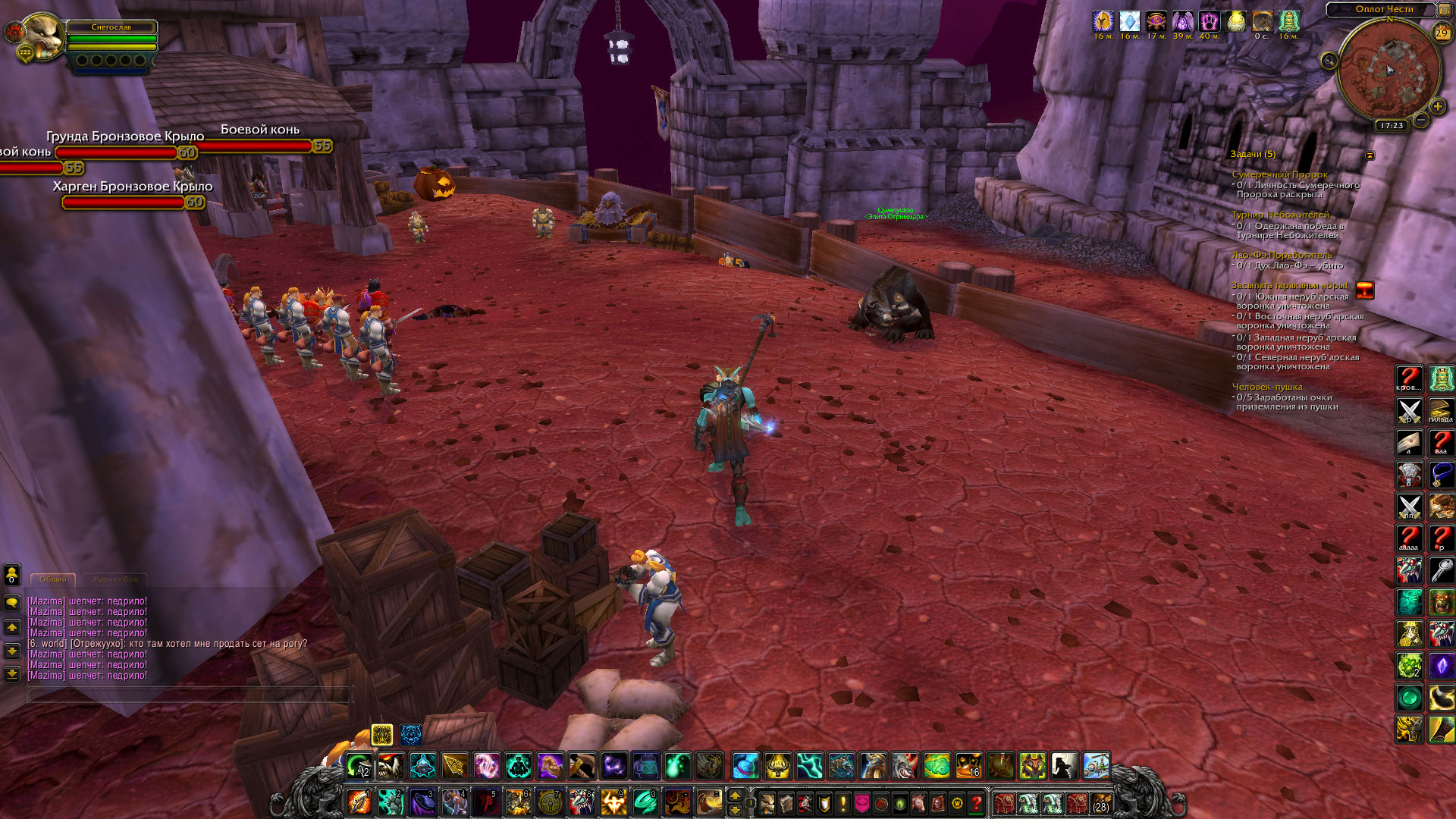This screenshot has height=819, width=1456.
Task: Switch to the Журнал боя chat tab
Action: [x=115, y=579]
